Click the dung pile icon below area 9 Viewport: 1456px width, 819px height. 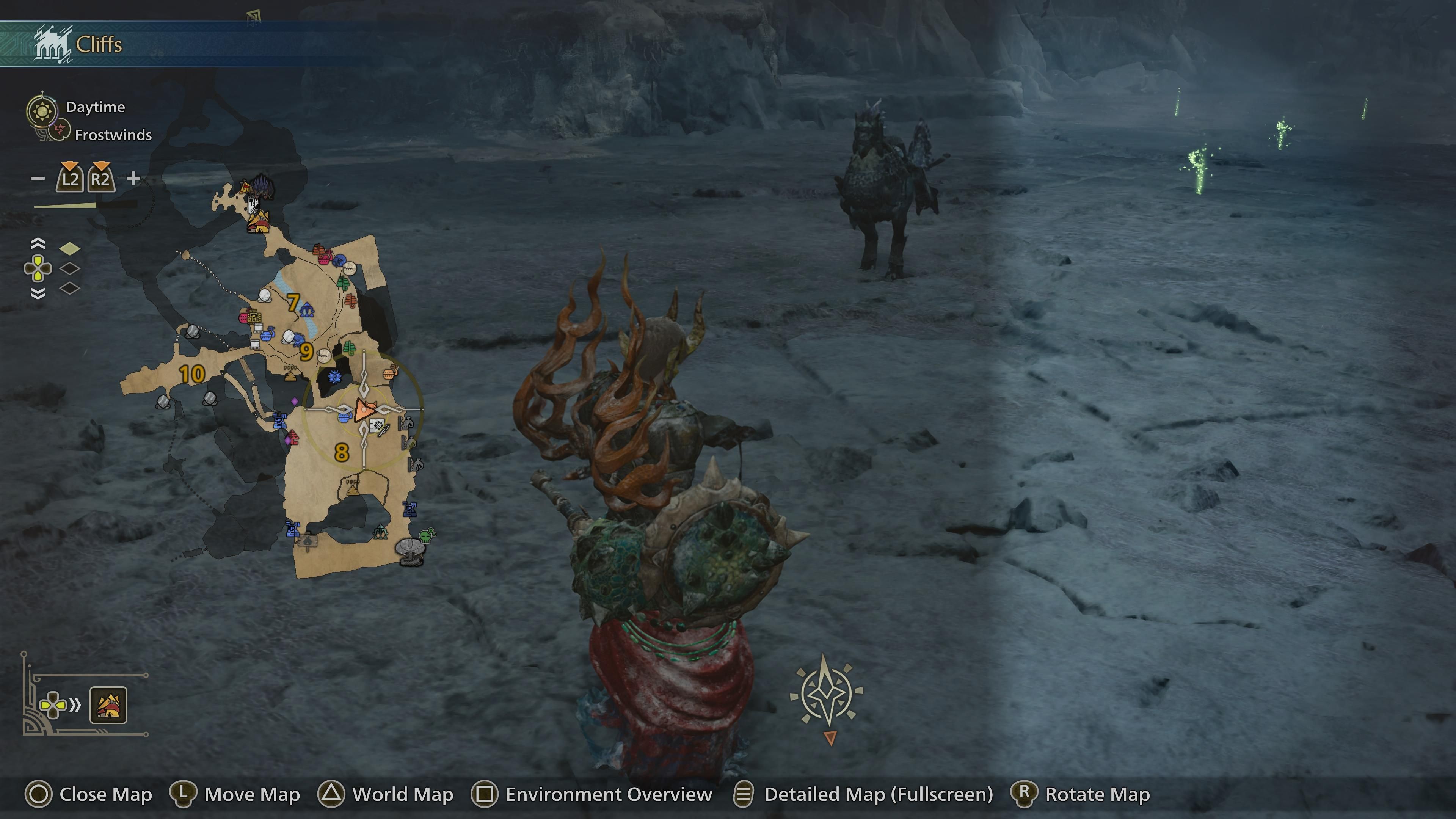[x=290, y=377]
